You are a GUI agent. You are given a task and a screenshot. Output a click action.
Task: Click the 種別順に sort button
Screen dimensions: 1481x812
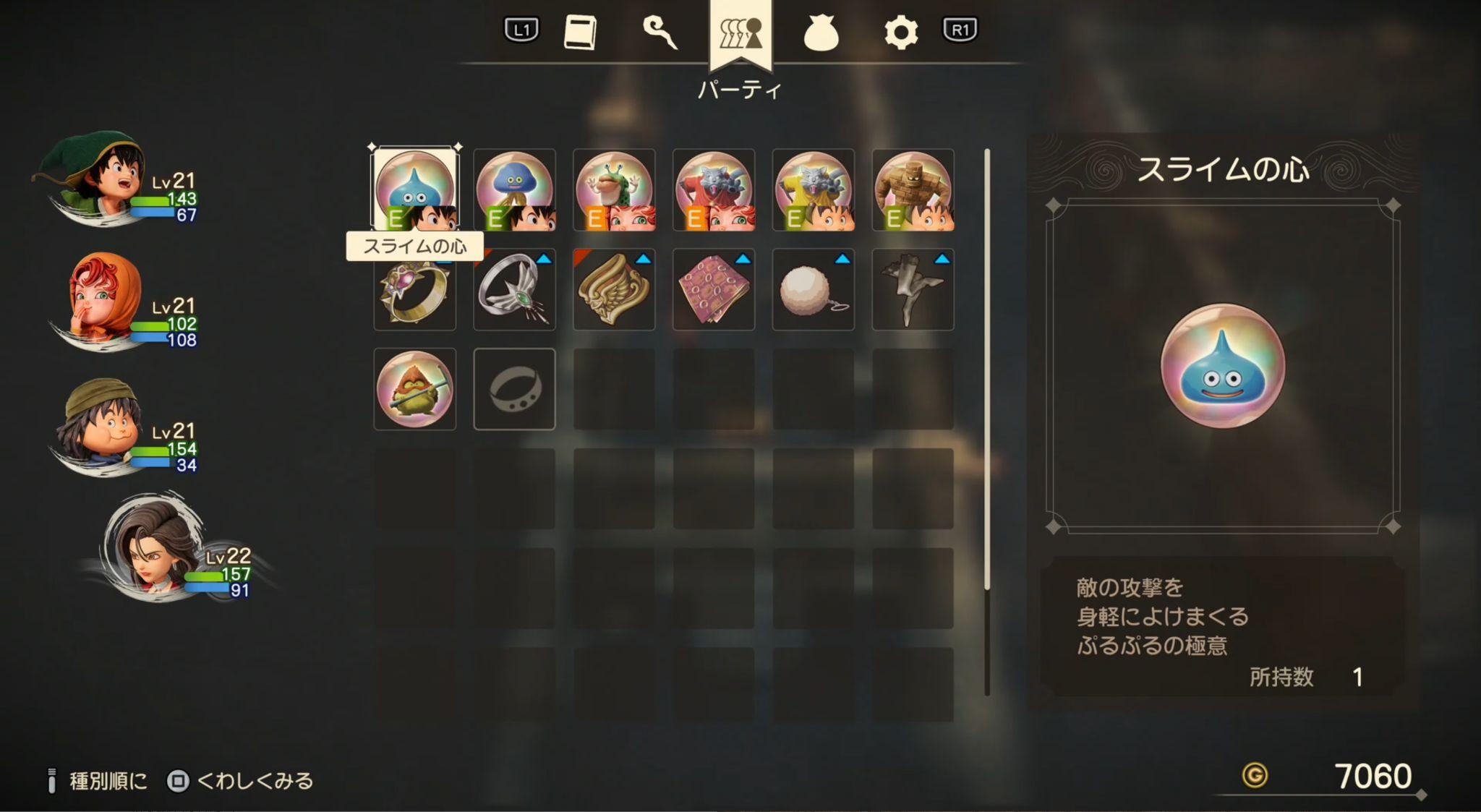[108, 779]
